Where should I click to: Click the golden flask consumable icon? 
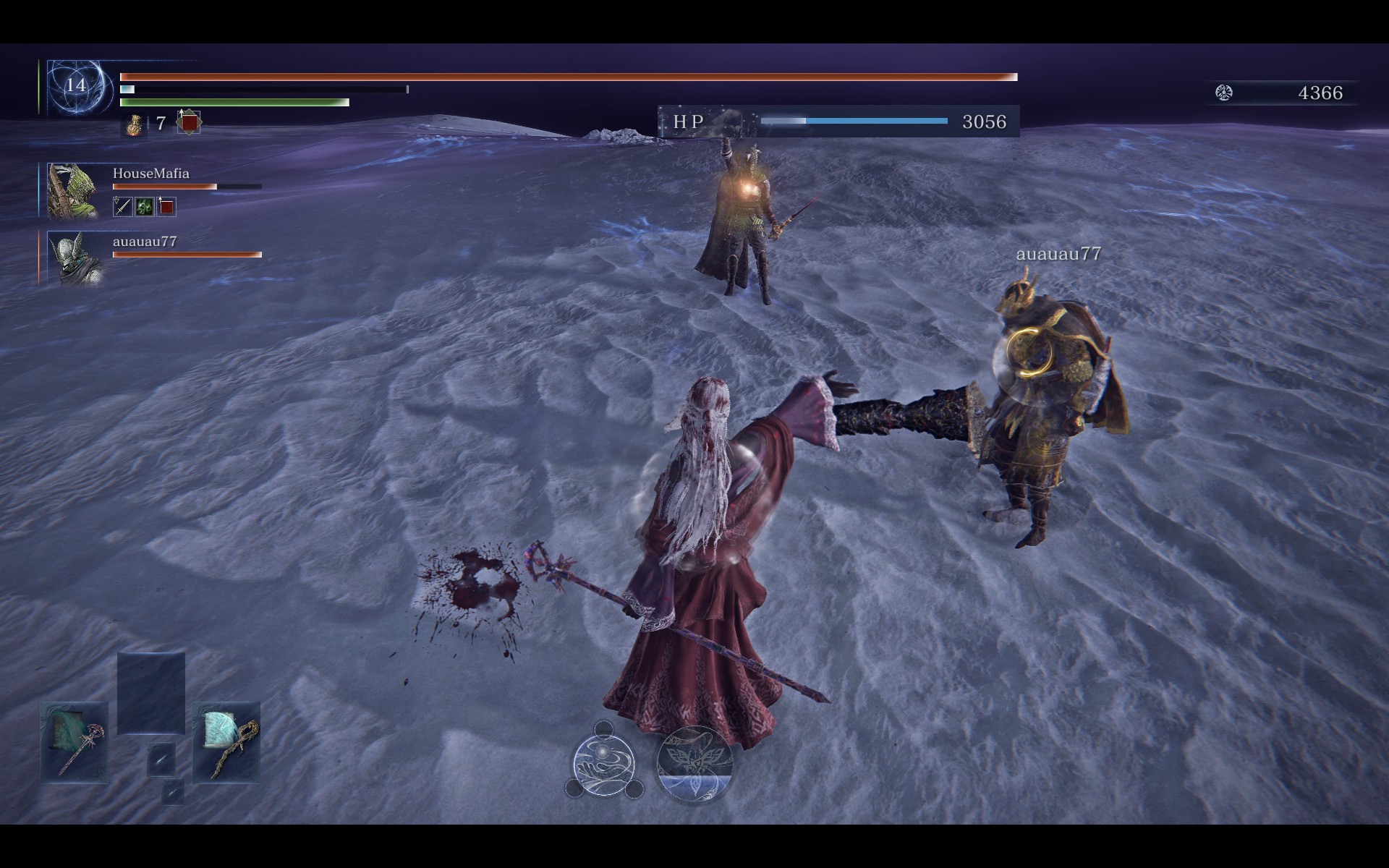tap(133, 124)
